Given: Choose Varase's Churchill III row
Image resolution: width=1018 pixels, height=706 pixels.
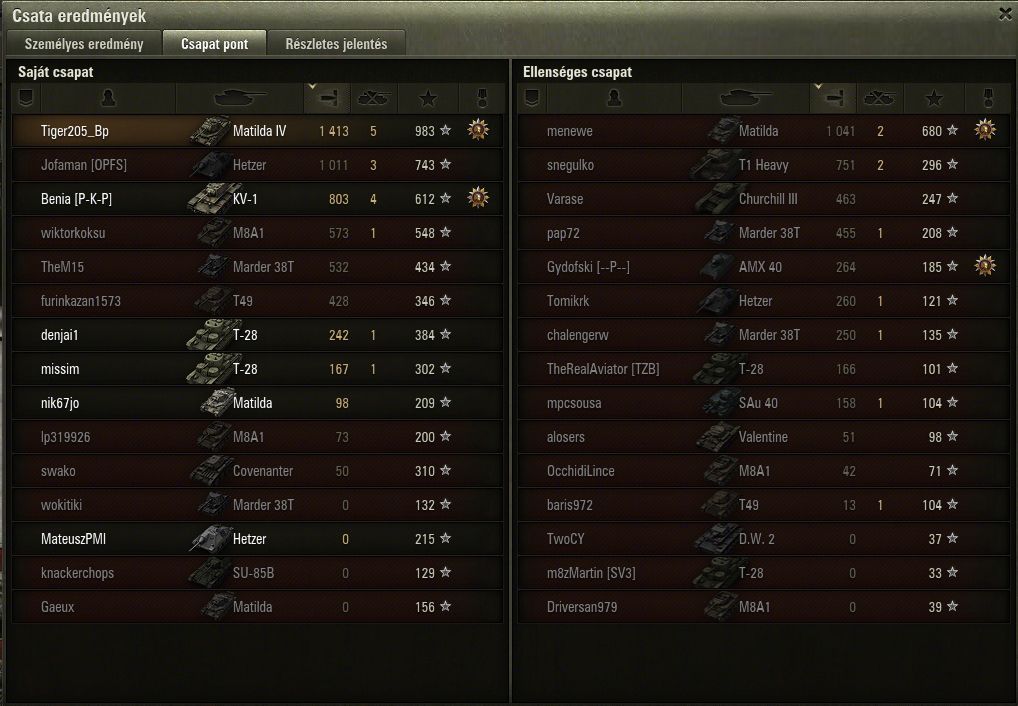Looking at the screenshot, I should [x=565, y=199].
